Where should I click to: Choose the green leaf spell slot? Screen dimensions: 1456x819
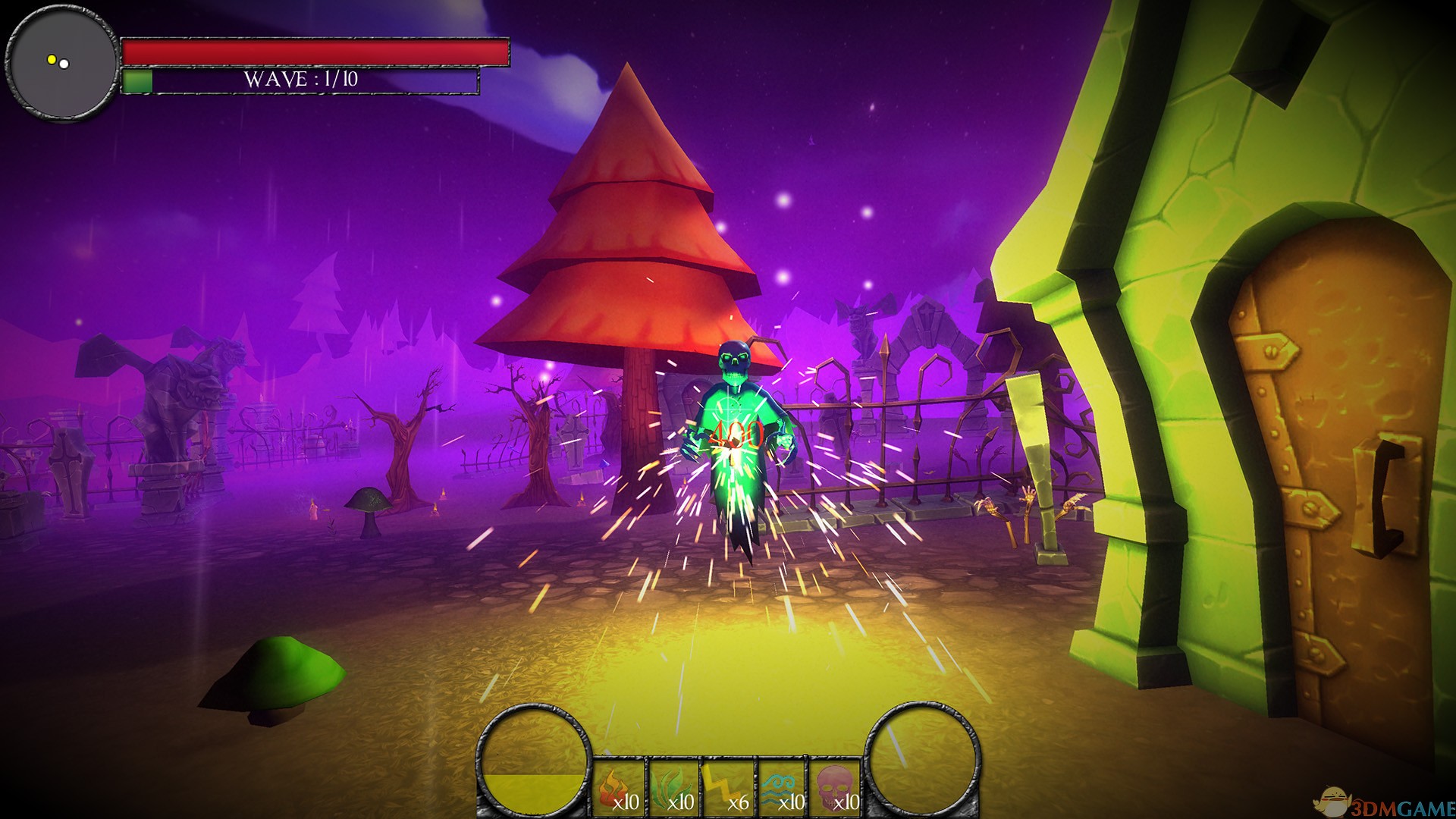coord(673,789)
